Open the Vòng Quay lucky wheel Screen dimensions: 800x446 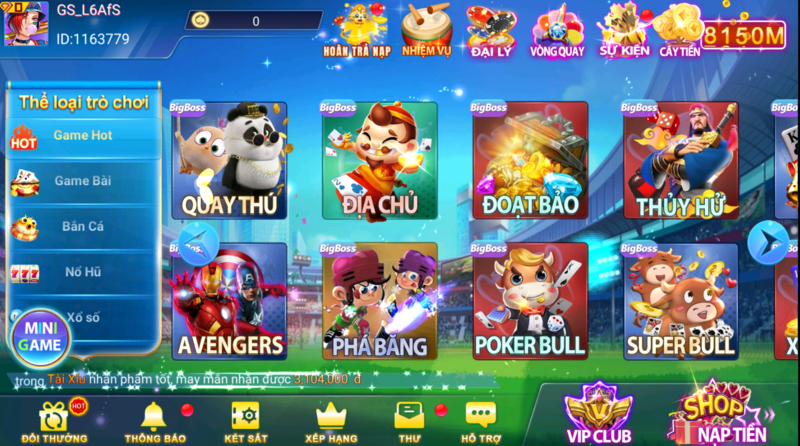coord(557,28)
